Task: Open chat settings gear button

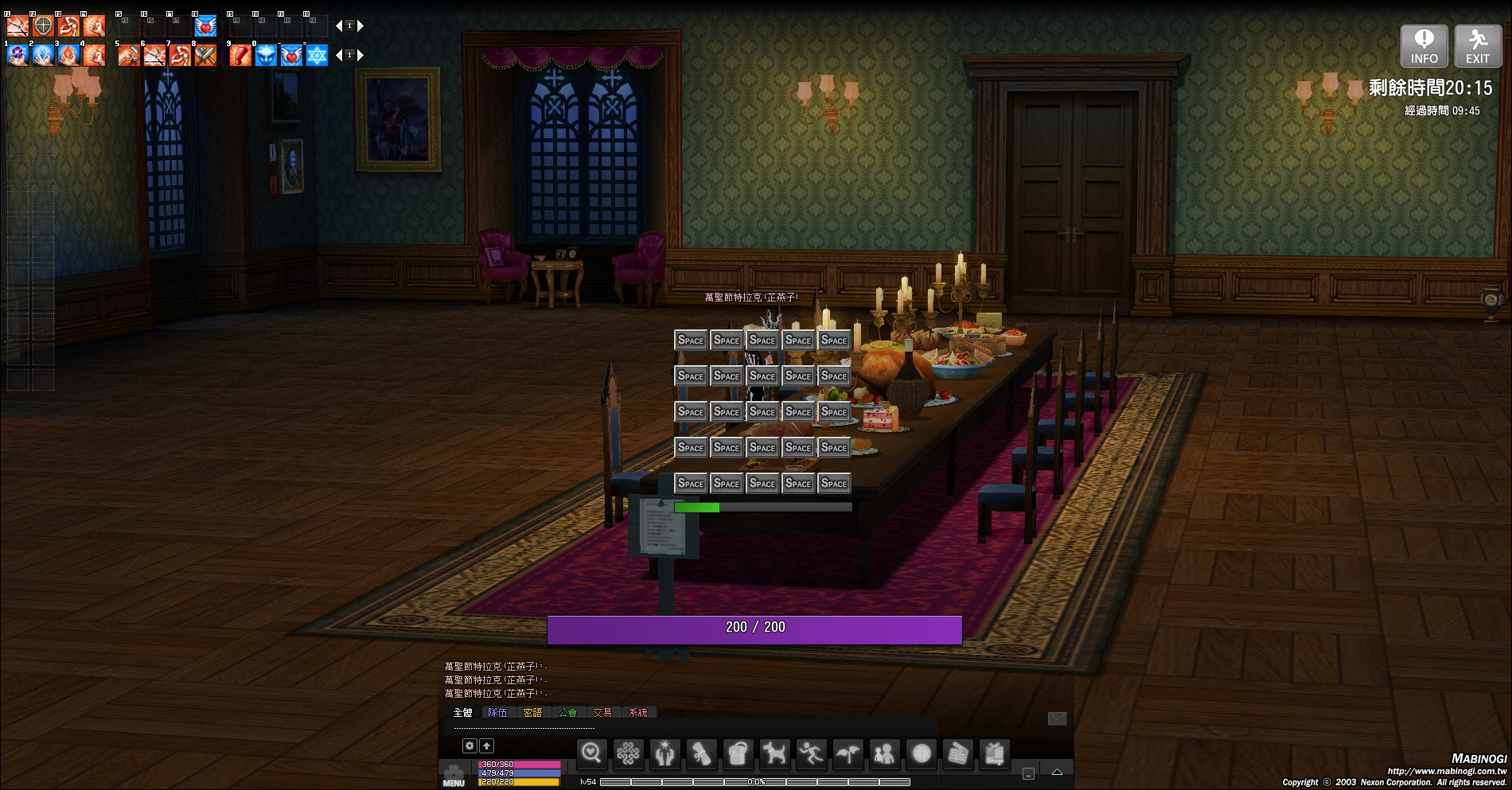Action: 470,745
